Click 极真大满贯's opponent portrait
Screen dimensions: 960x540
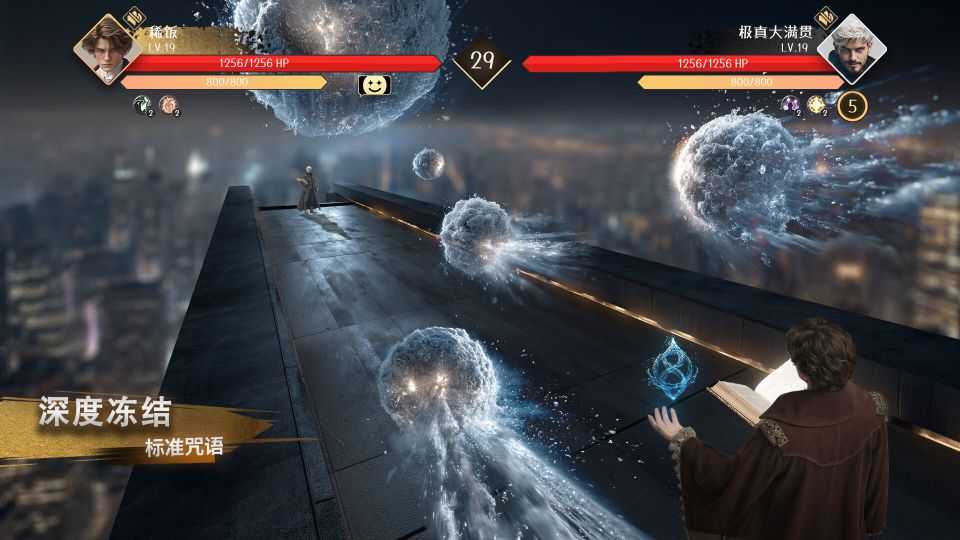pos(852,48)
